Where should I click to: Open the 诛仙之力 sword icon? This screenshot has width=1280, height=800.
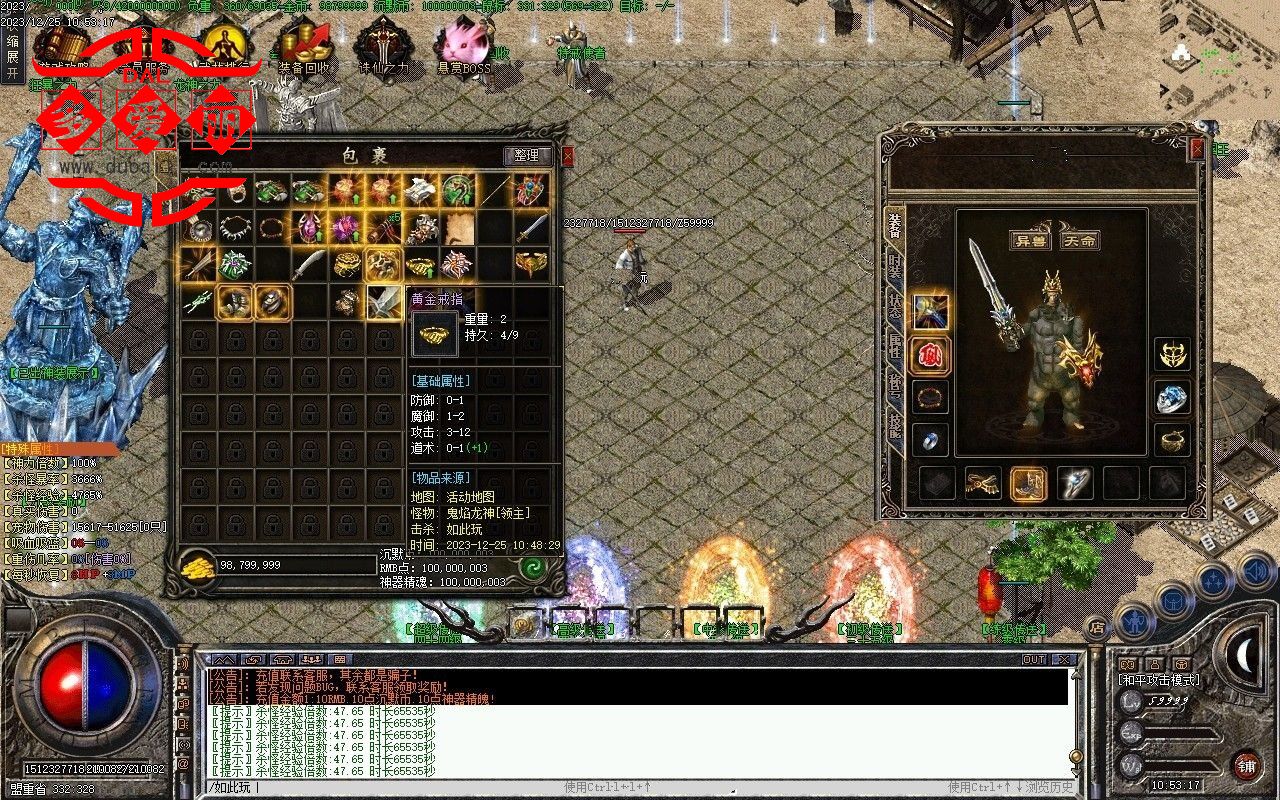point(381,48)
